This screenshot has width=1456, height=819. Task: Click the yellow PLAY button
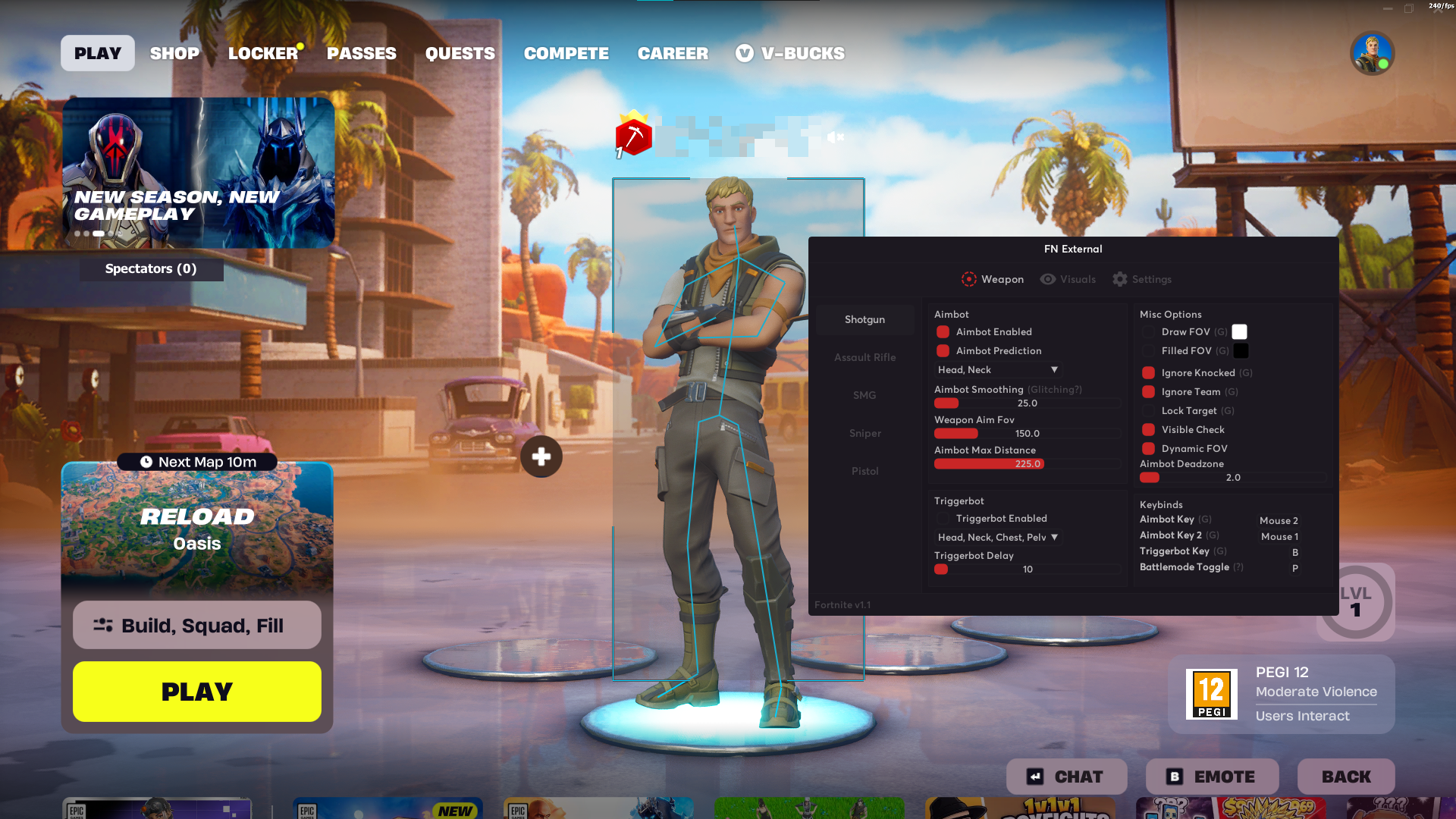pos(196,691)
